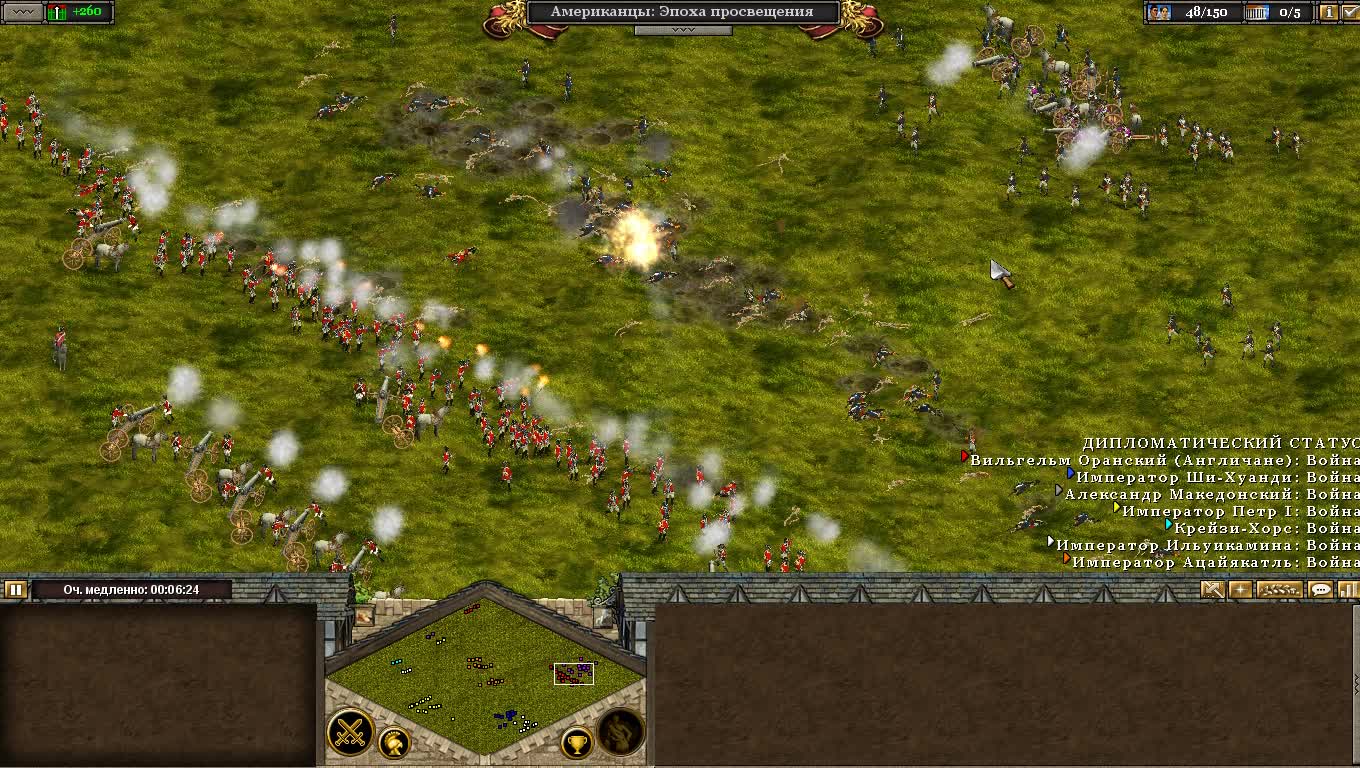1360x768 pixels.
Task: Expand the dropdown under the civilization title
Action: point(683,30)
